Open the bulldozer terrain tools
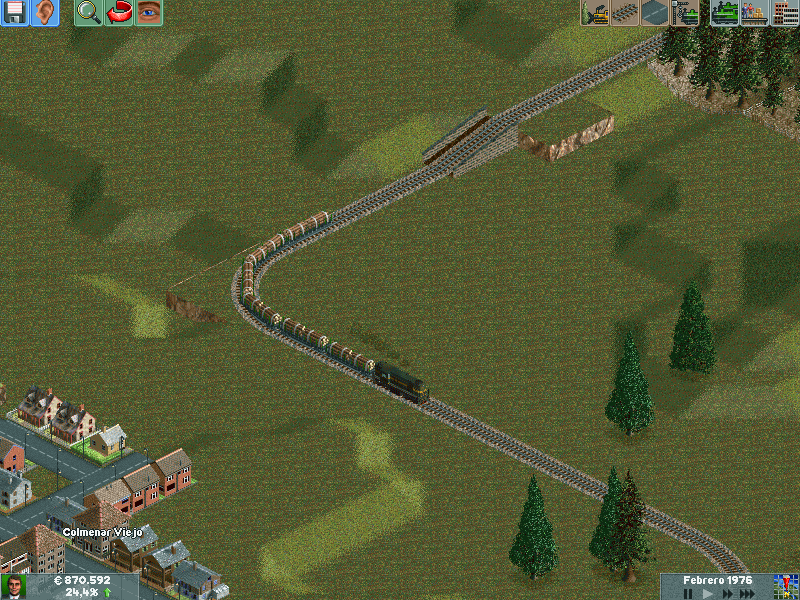800x600 pixels. tap(596, 13)
